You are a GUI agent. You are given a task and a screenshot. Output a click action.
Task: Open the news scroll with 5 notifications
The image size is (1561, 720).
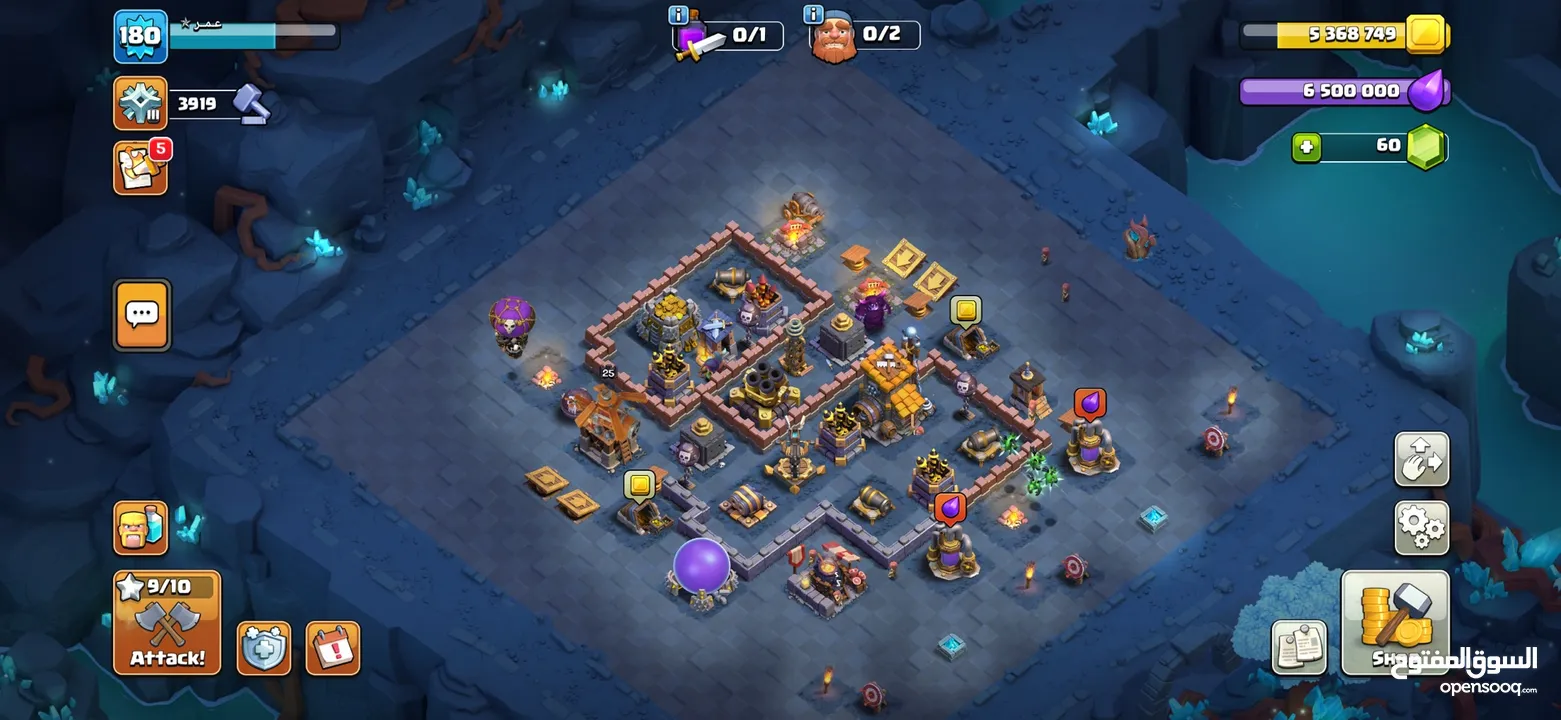140,168
